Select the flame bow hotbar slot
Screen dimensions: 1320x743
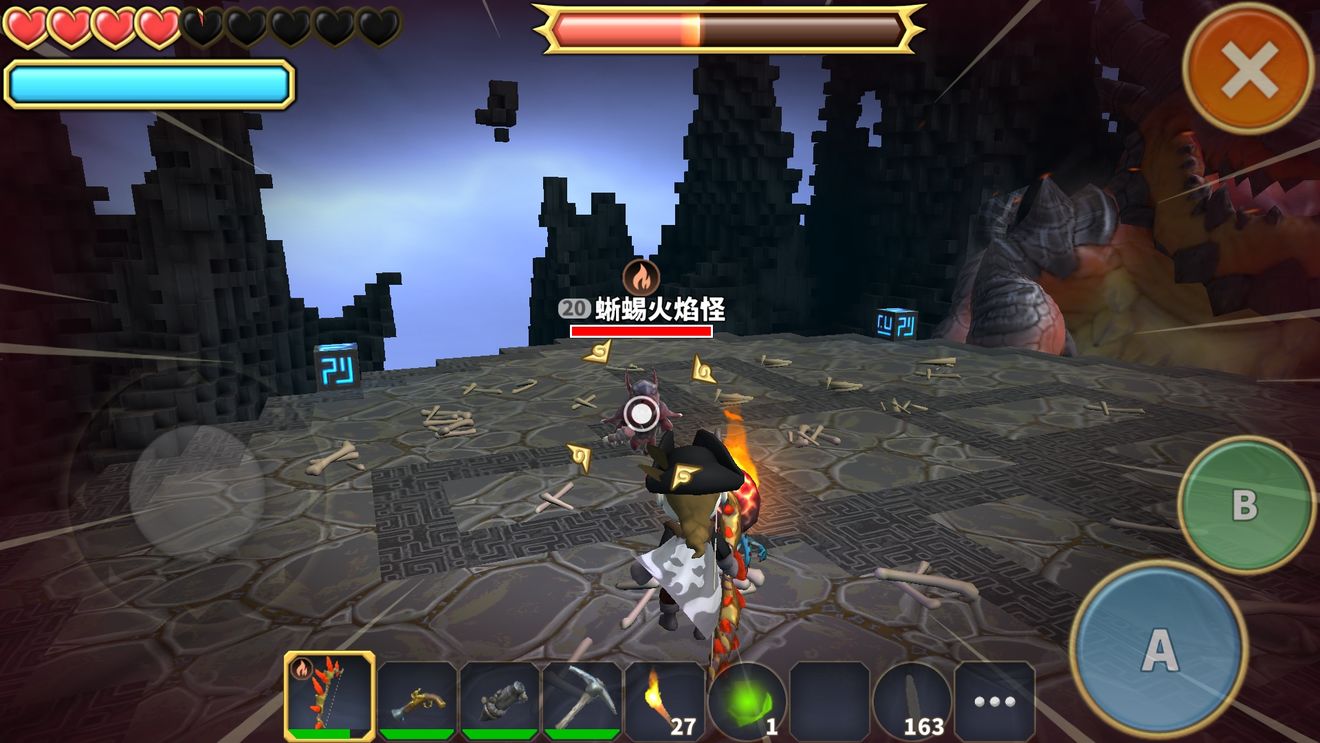330,696
